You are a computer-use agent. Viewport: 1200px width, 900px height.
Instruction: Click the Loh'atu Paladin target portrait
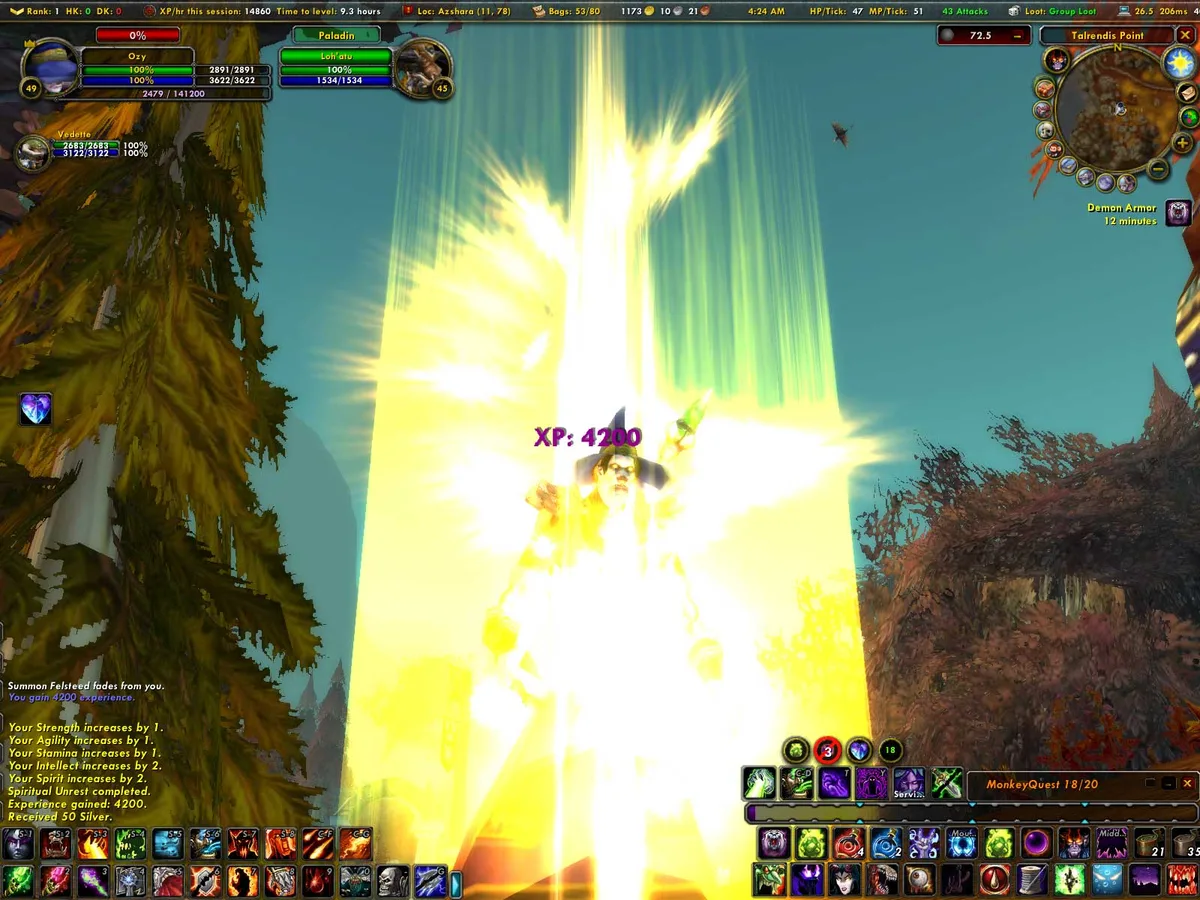424,66
